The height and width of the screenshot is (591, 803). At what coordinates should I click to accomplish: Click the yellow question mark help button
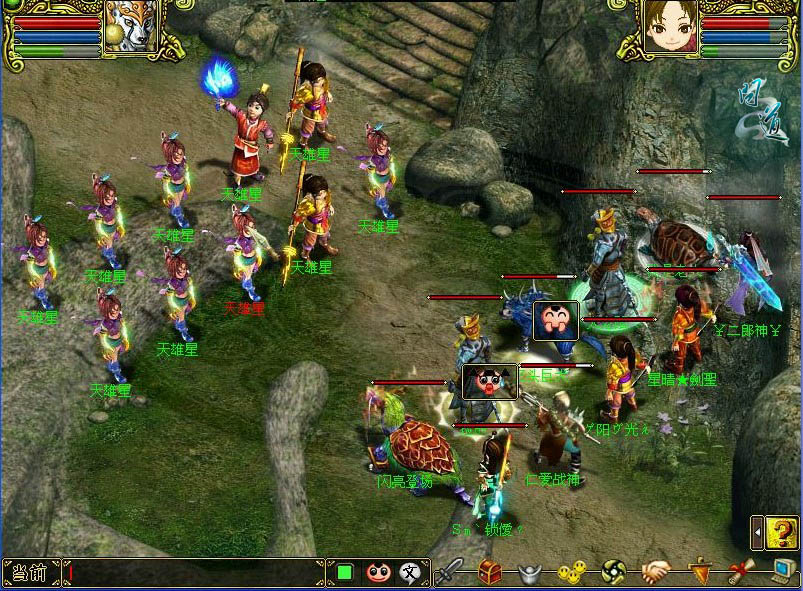785,532
